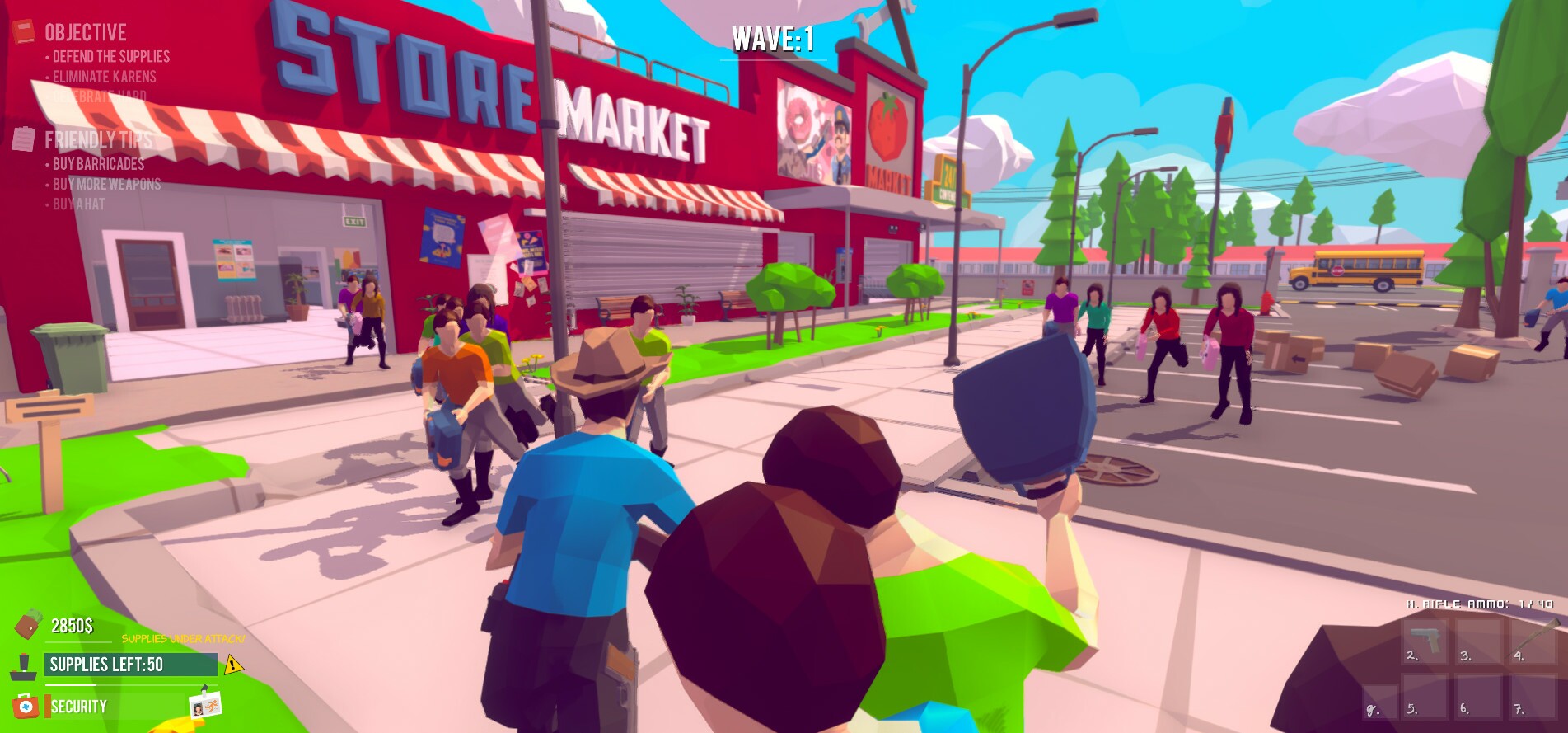Select hotbar slot 5
Viewport: 1568px width, 733px height.
pos(1425,697)
